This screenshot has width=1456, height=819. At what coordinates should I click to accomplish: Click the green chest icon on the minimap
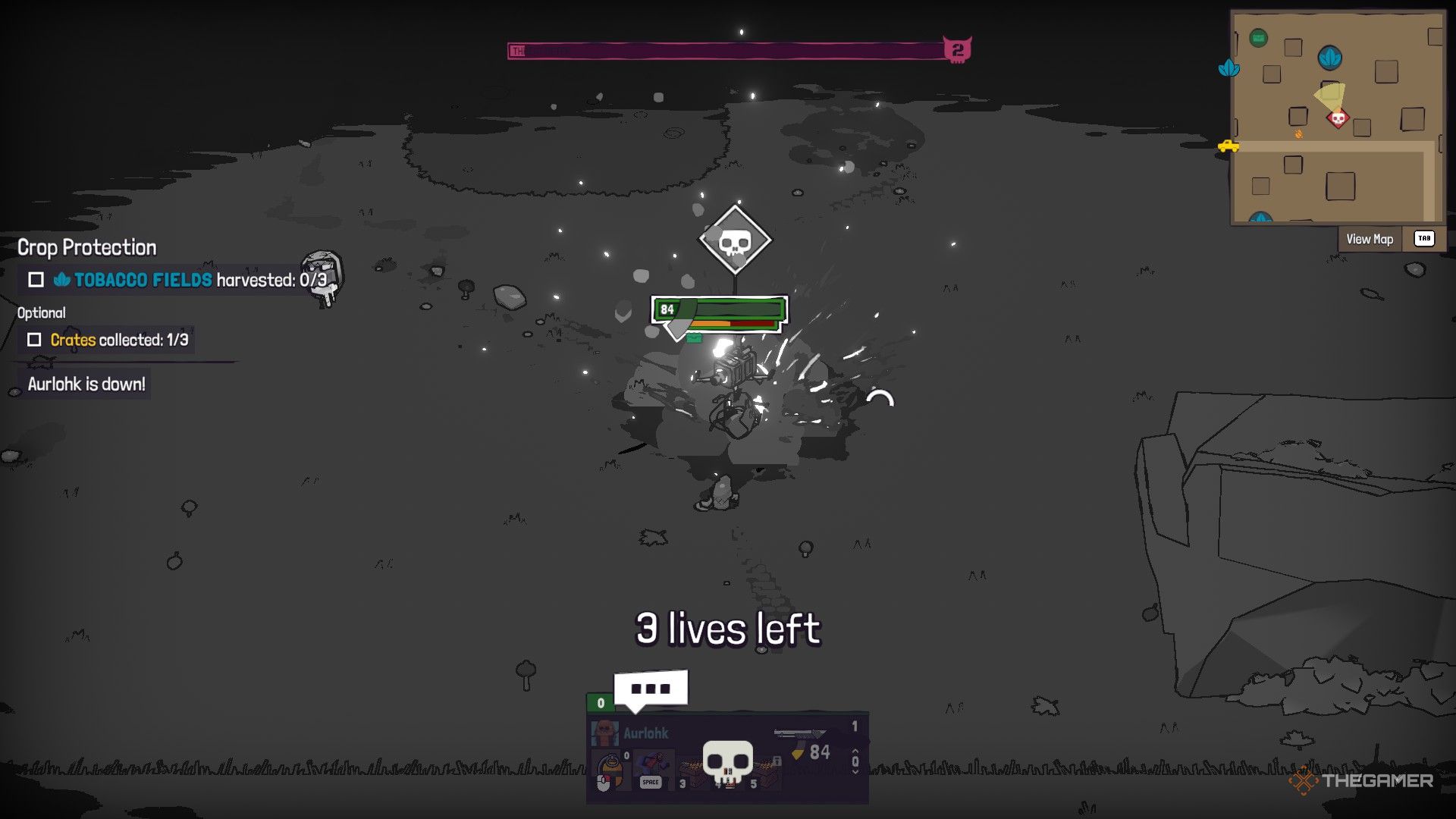pos(1258,37)
